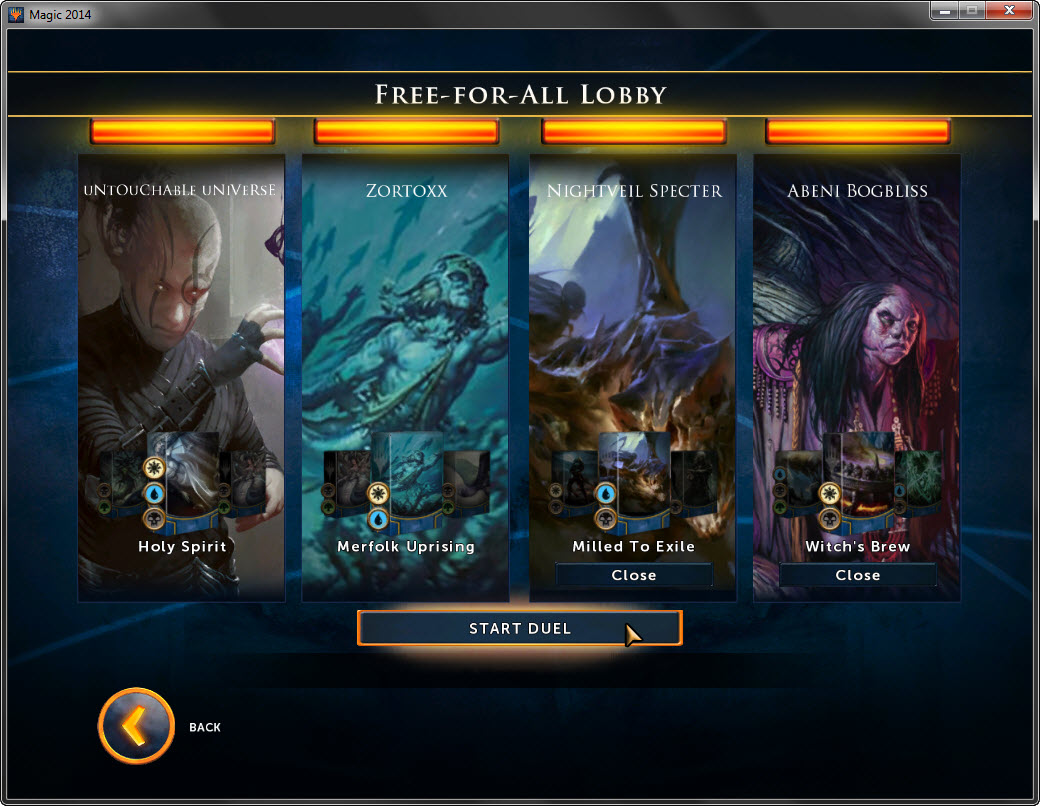The image size is (1040, 806).
Task: Select the Zortoxx player panel
Action: click(x=405, y=300)
